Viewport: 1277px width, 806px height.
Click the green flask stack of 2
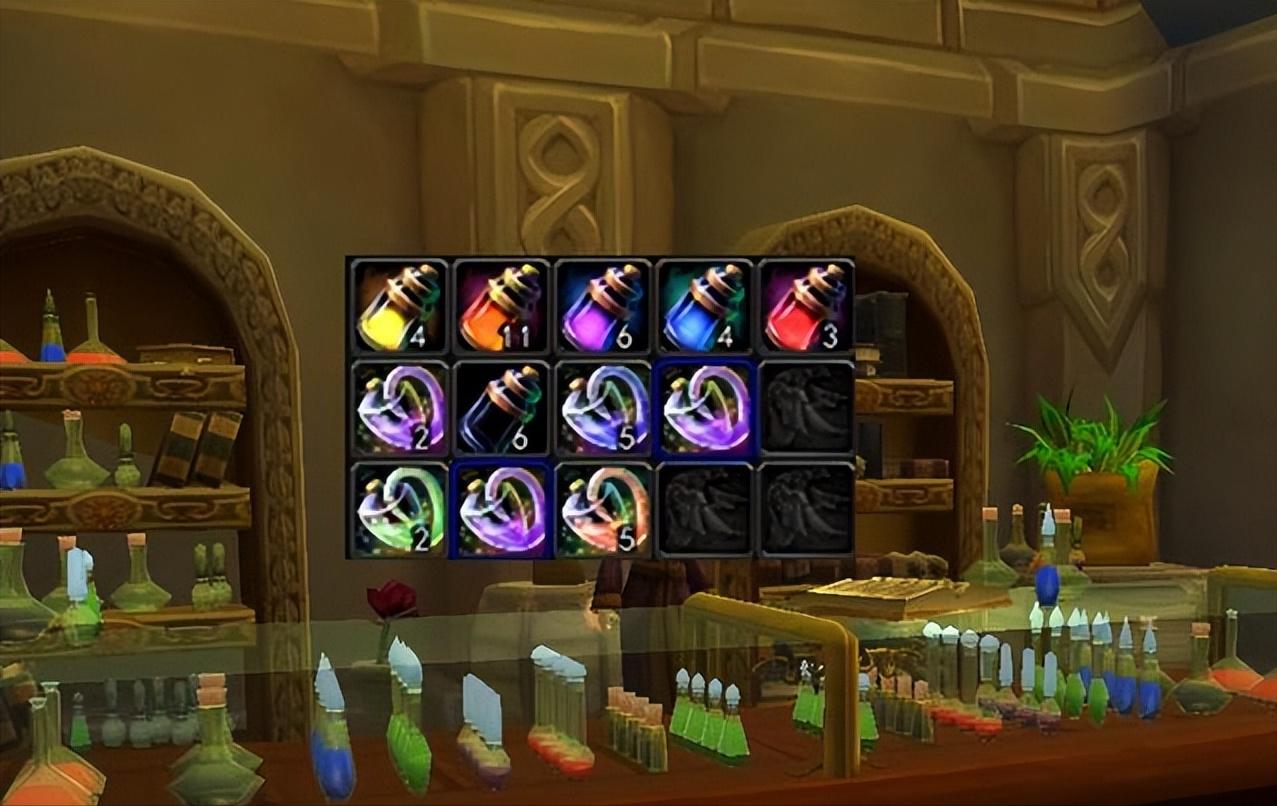(400, 510)
